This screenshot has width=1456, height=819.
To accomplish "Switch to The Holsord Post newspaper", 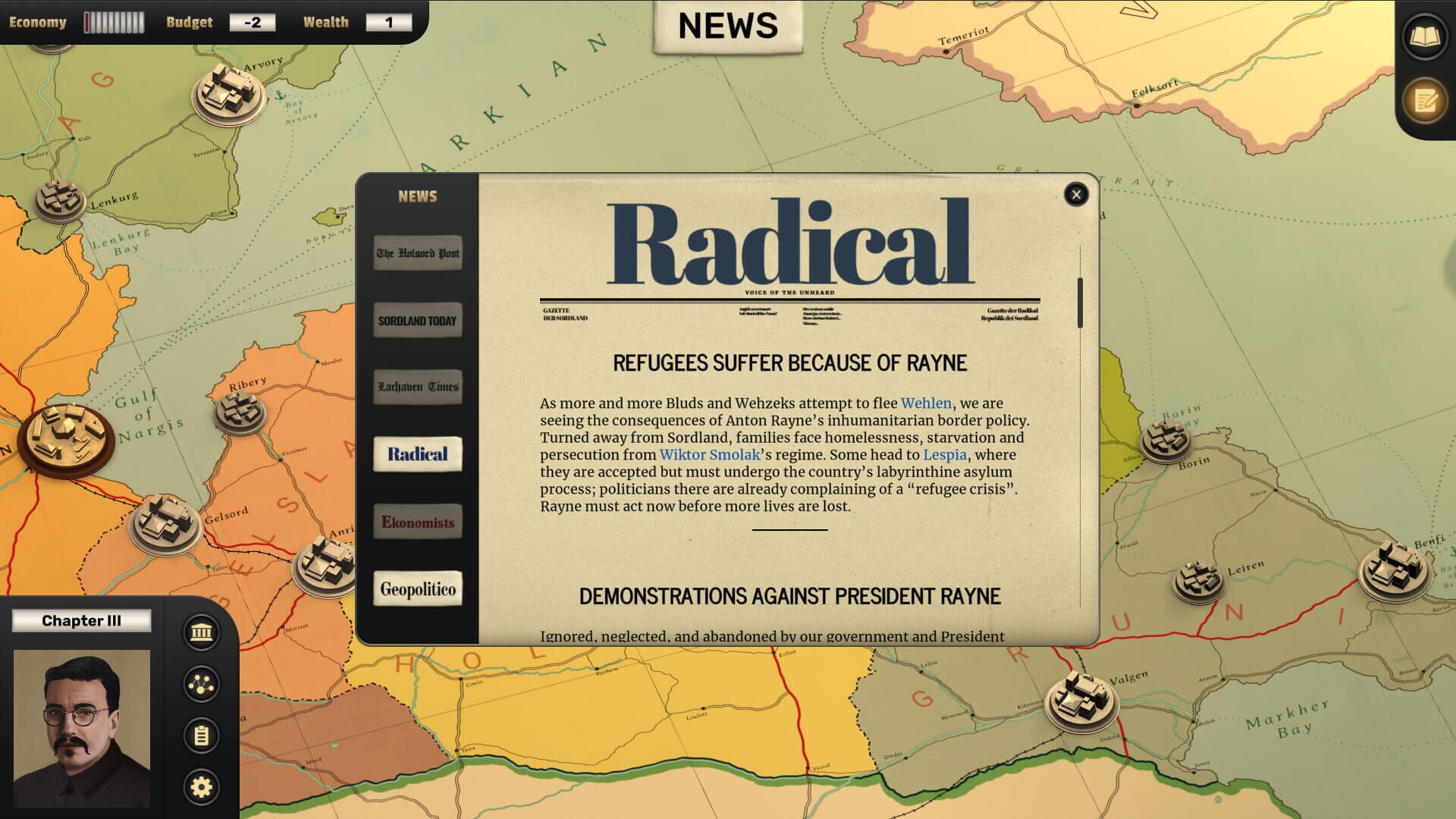I will 417,254.
